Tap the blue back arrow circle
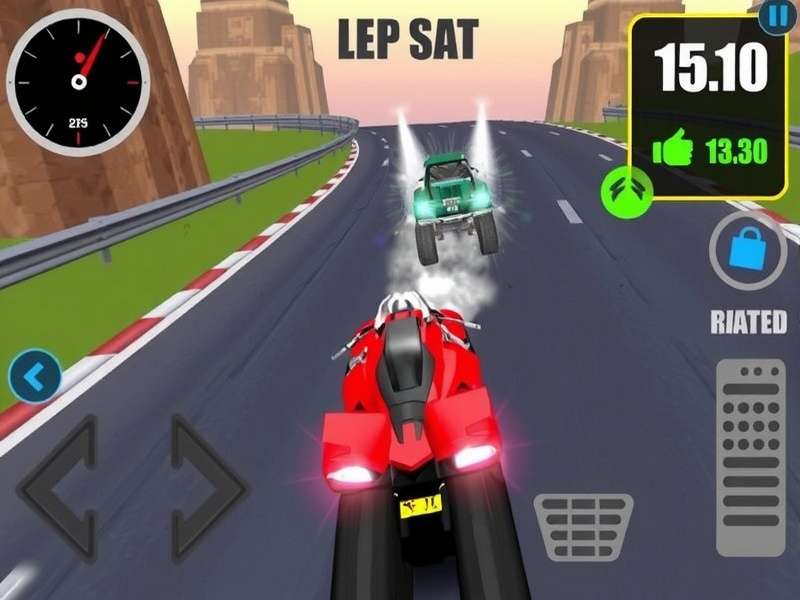 [35, 376]
